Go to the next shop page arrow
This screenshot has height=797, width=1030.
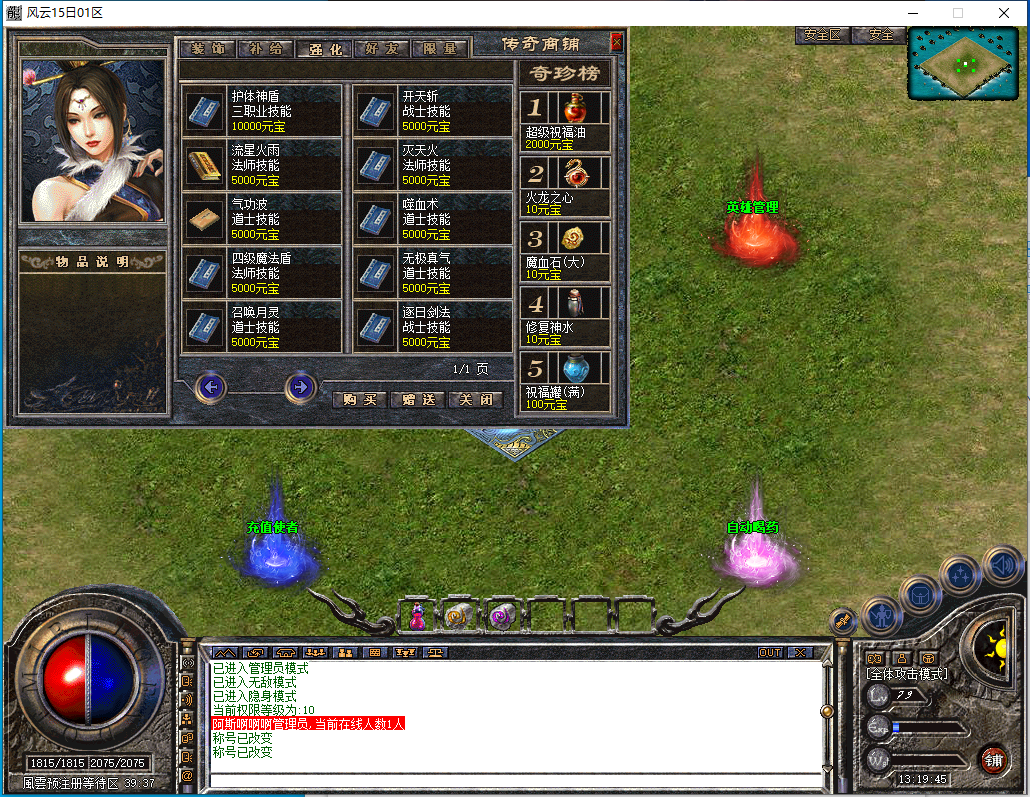pyautogui.click(x=300, y=387)
